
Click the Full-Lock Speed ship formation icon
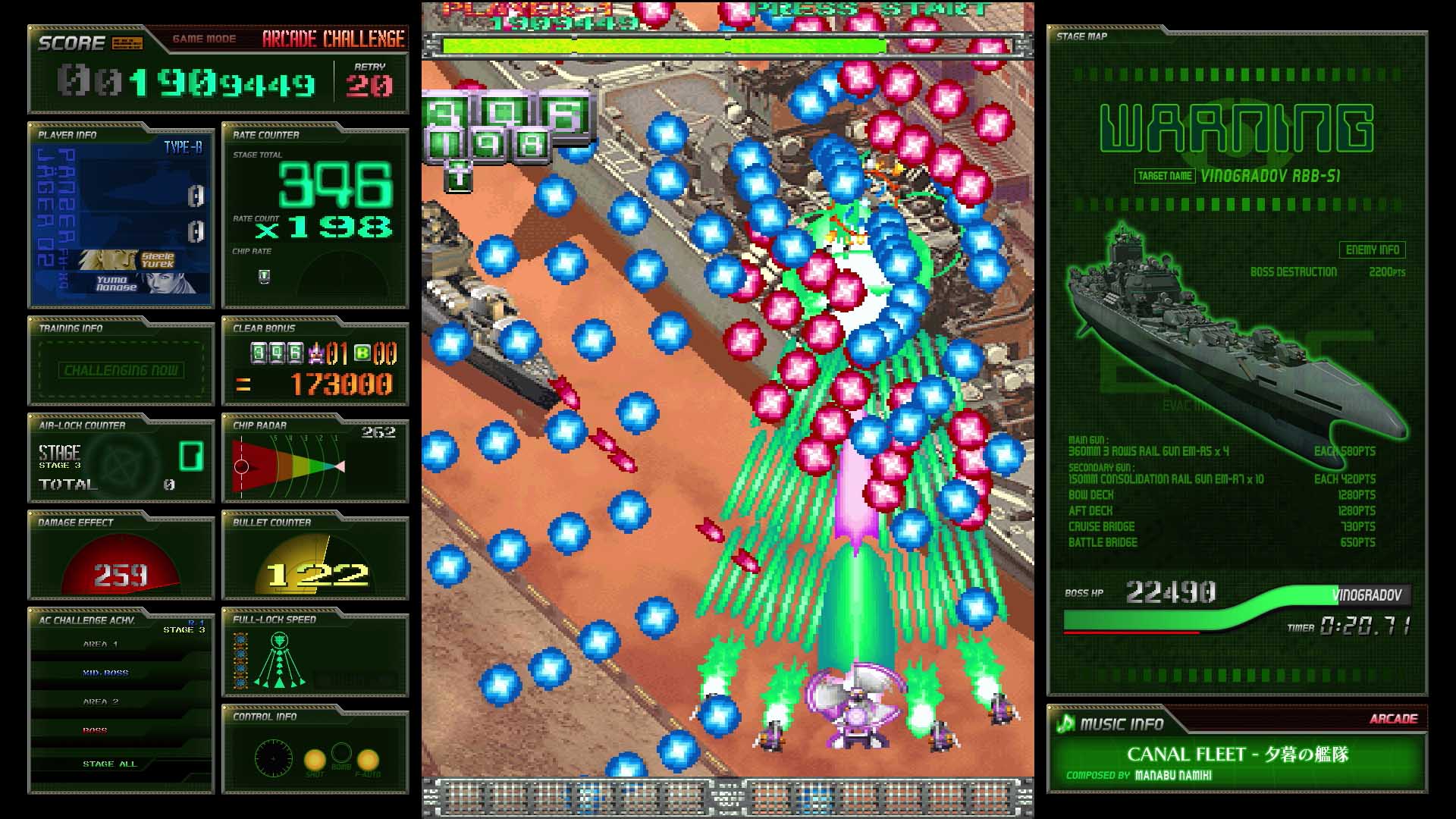click(281, 662)
